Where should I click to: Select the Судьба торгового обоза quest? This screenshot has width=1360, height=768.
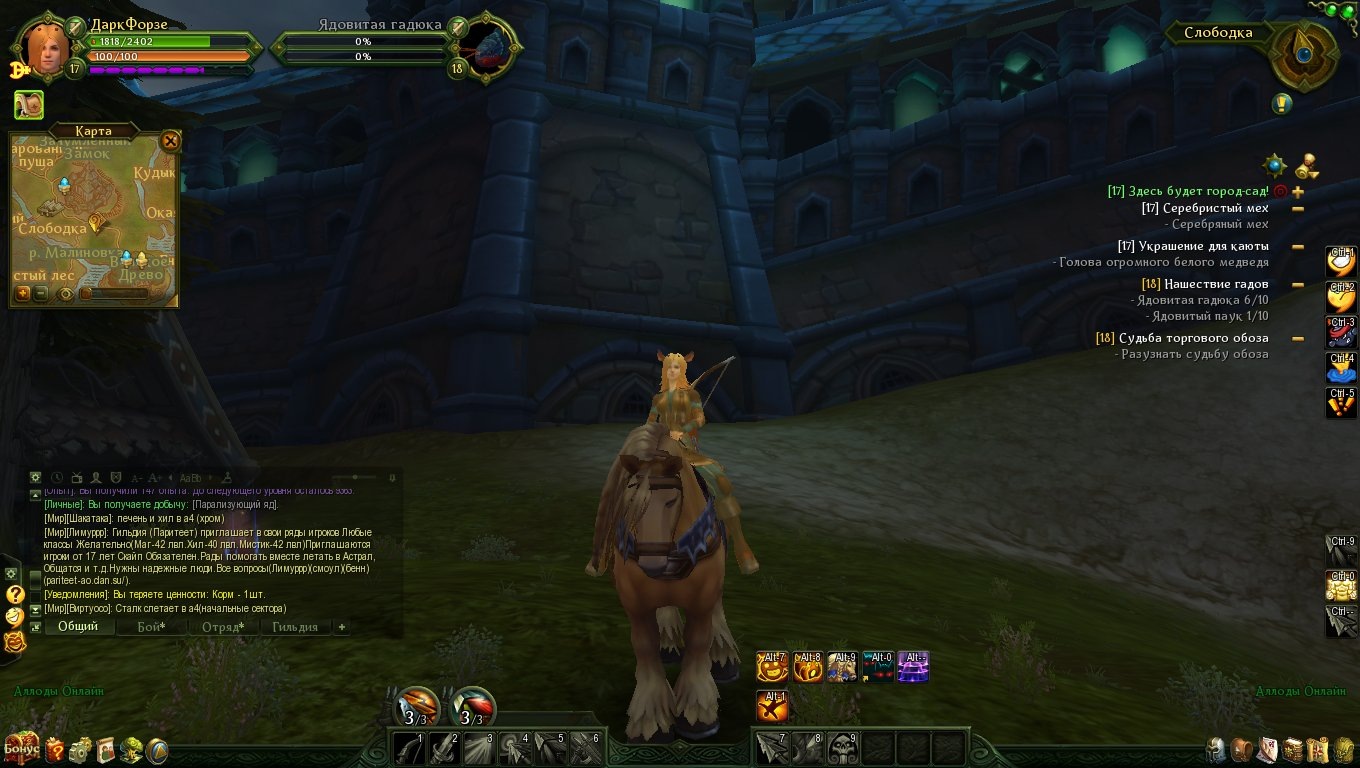(1193, 338)
